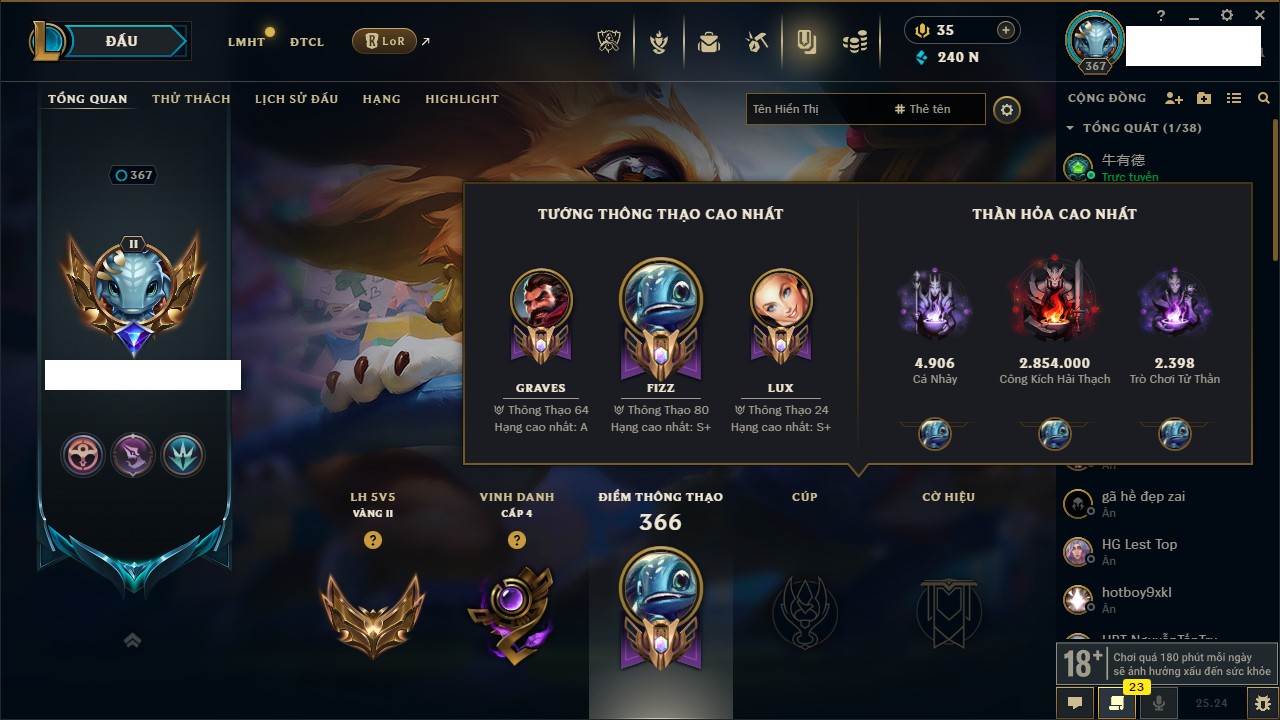Image resolution: width=1280 pixels, height=720 pixels.
Task: Select friend HG Lest Top
Action: [x=1139, y=545]
